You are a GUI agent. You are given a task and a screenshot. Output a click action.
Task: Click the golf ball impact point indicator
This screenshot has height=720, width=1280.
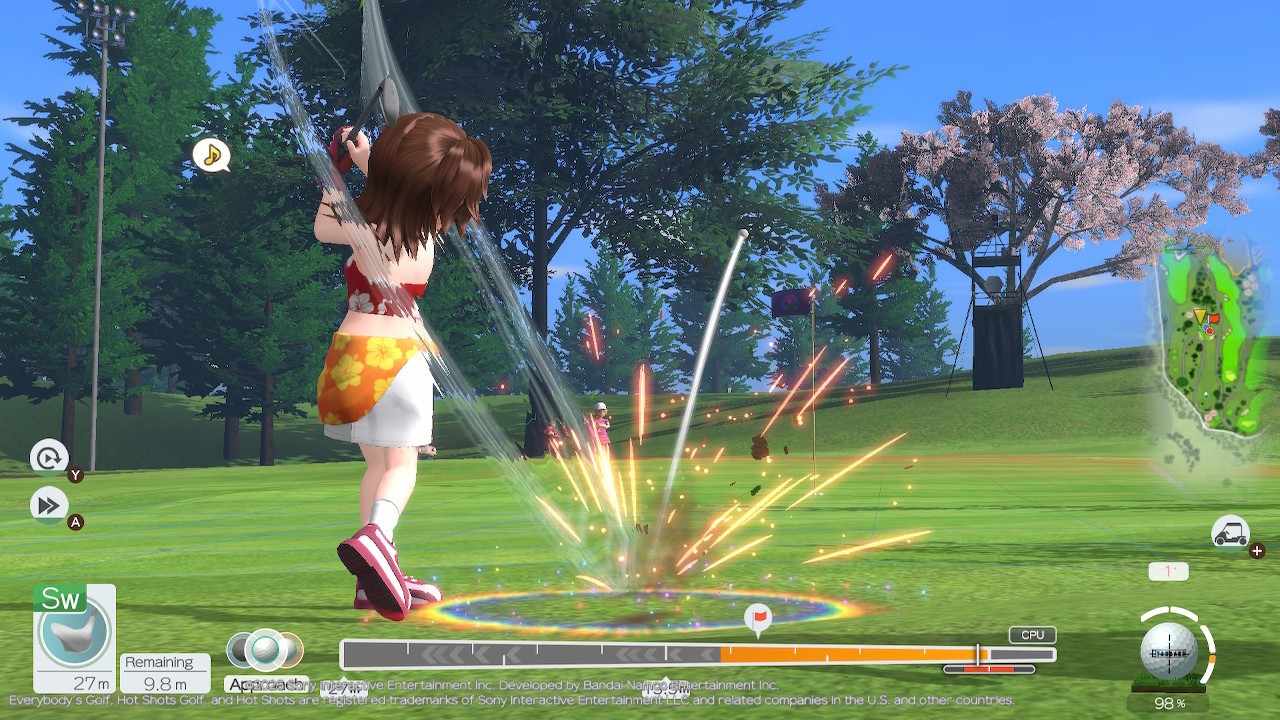coord(1169,651)
